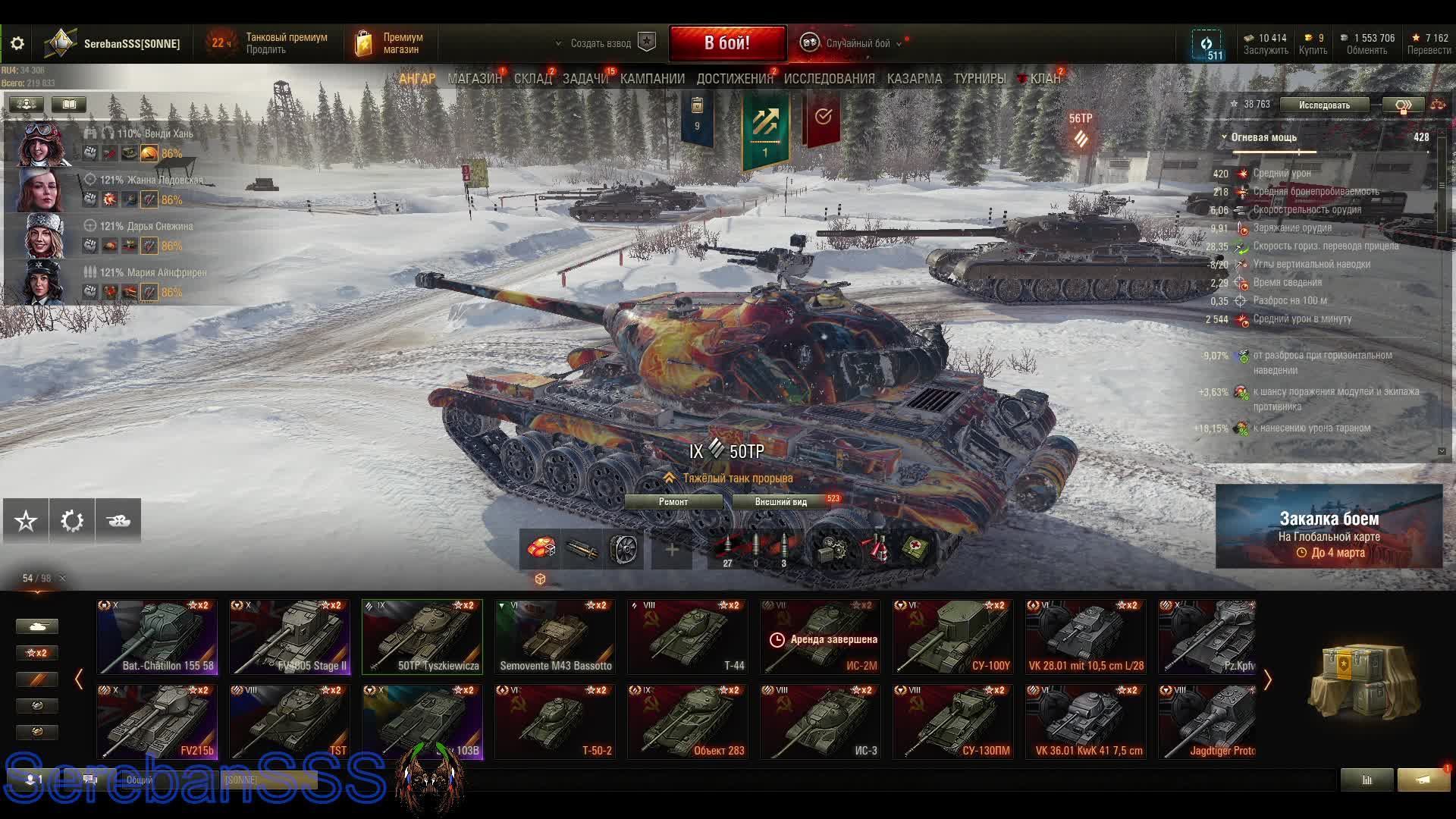
Task: Open the ИССЛЕДОВАНИЯ tab
Action: coord(829,79)
